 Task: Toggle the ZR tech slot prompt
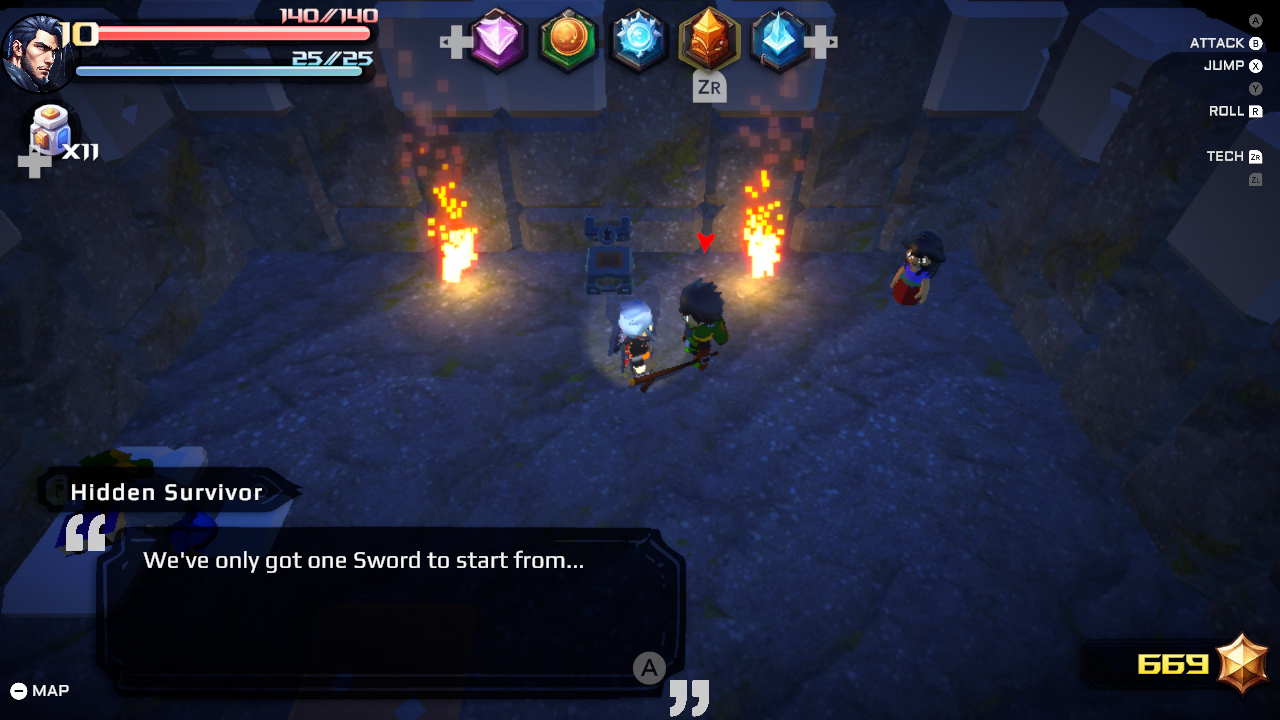(710, 88)
